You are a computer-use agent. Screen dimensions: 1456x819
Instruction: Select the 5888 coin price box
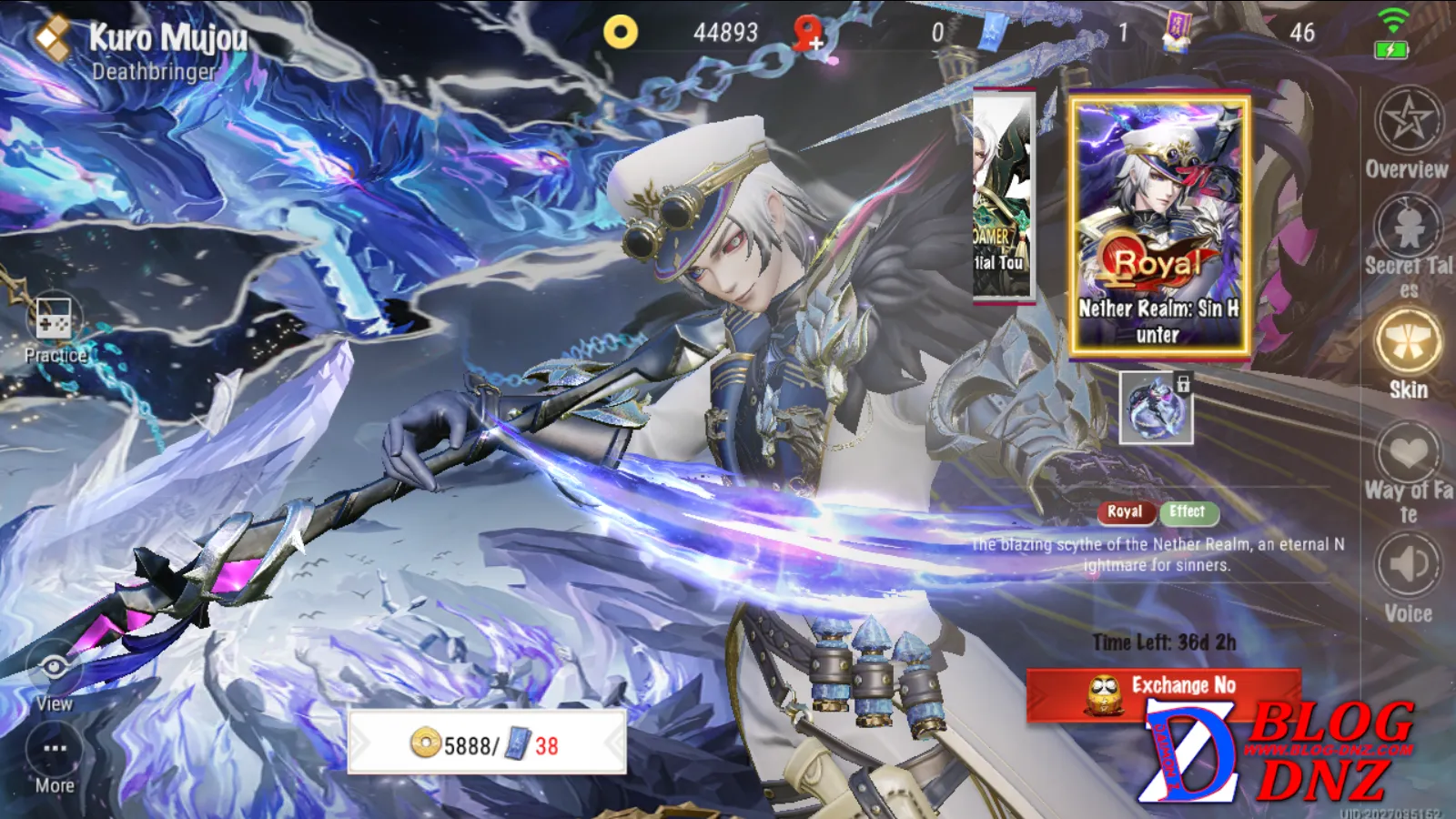tap(487, 743)
